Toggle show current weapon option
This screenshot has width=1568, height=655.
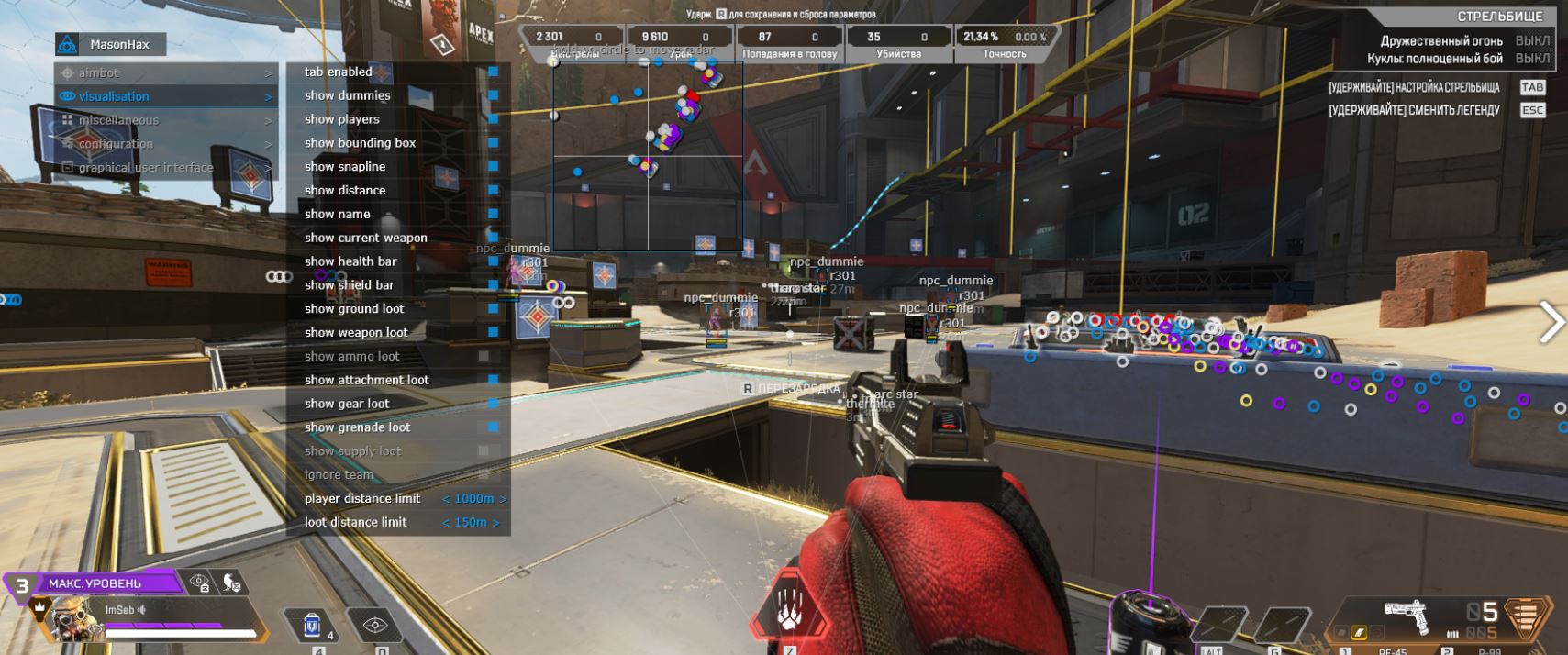493,238
